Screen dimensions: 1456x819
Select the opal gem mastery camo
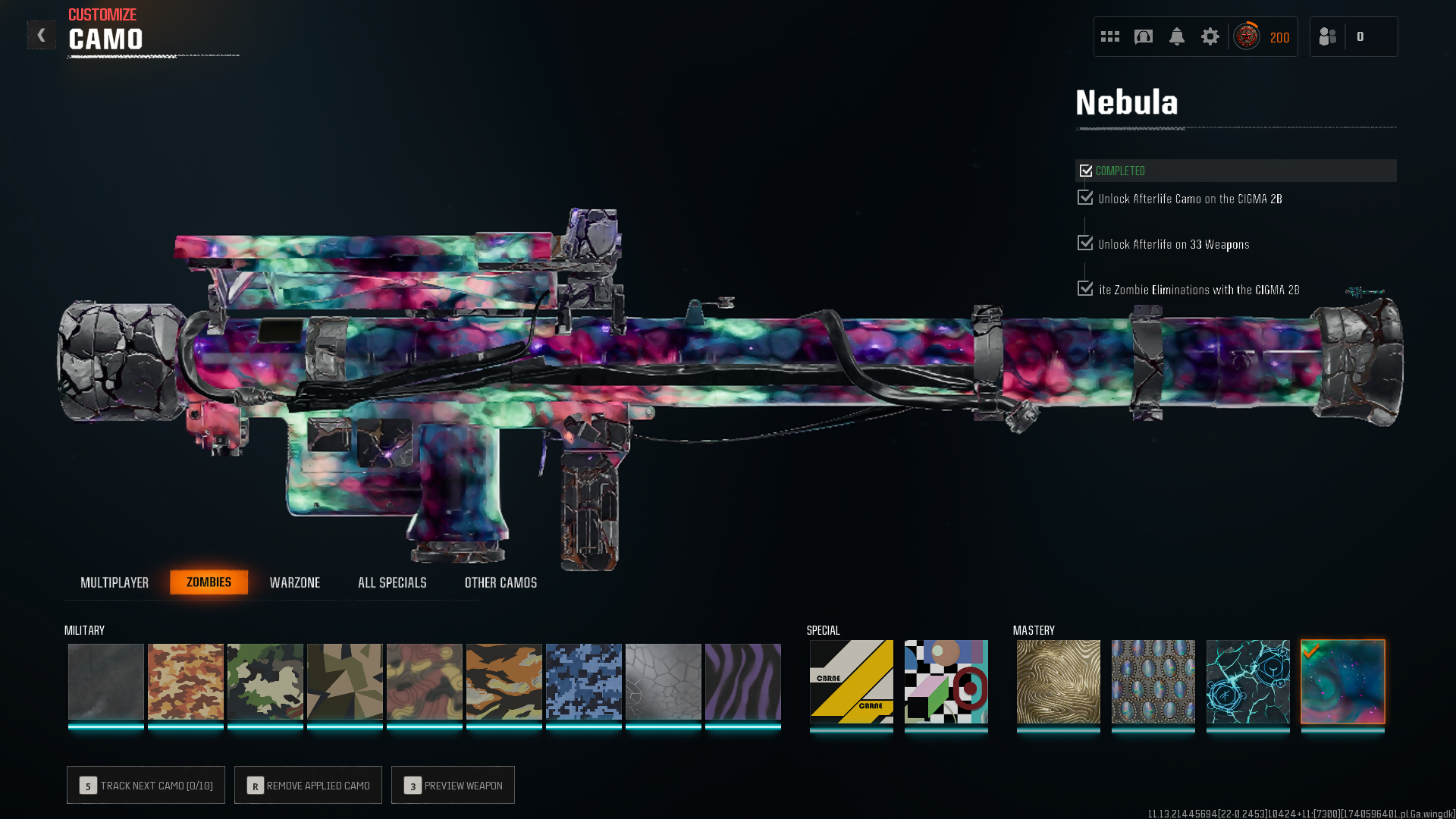click(1153, 681)
